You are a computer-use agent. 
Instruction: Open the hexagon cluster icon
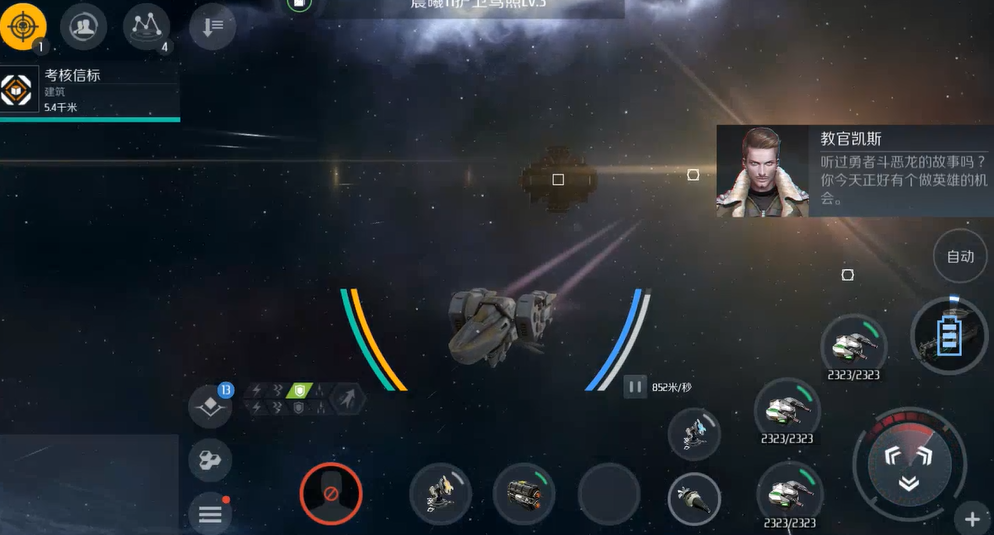(x=210, y=460)
